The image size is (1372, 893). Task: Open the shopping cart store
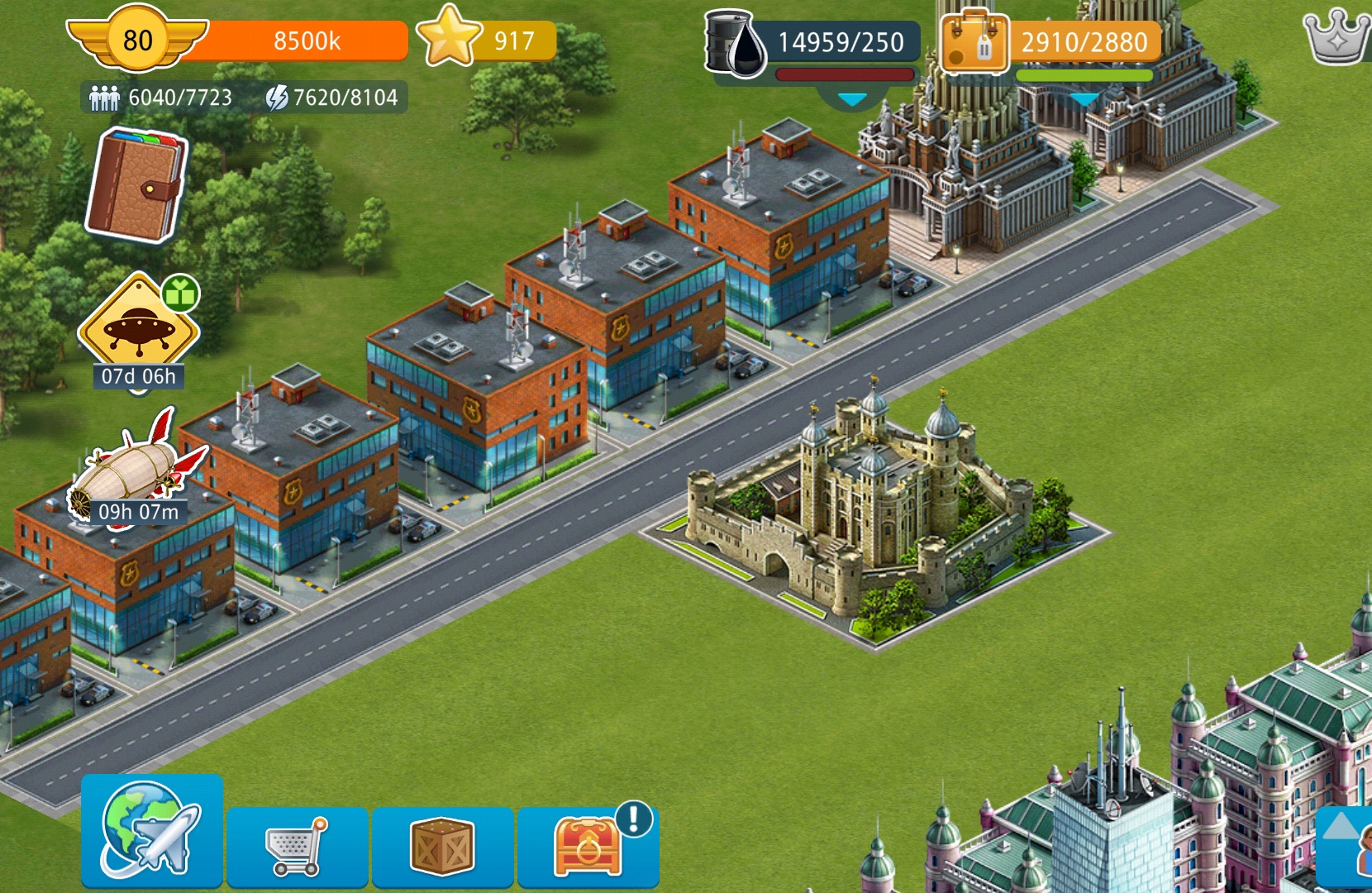click(297, 846)
